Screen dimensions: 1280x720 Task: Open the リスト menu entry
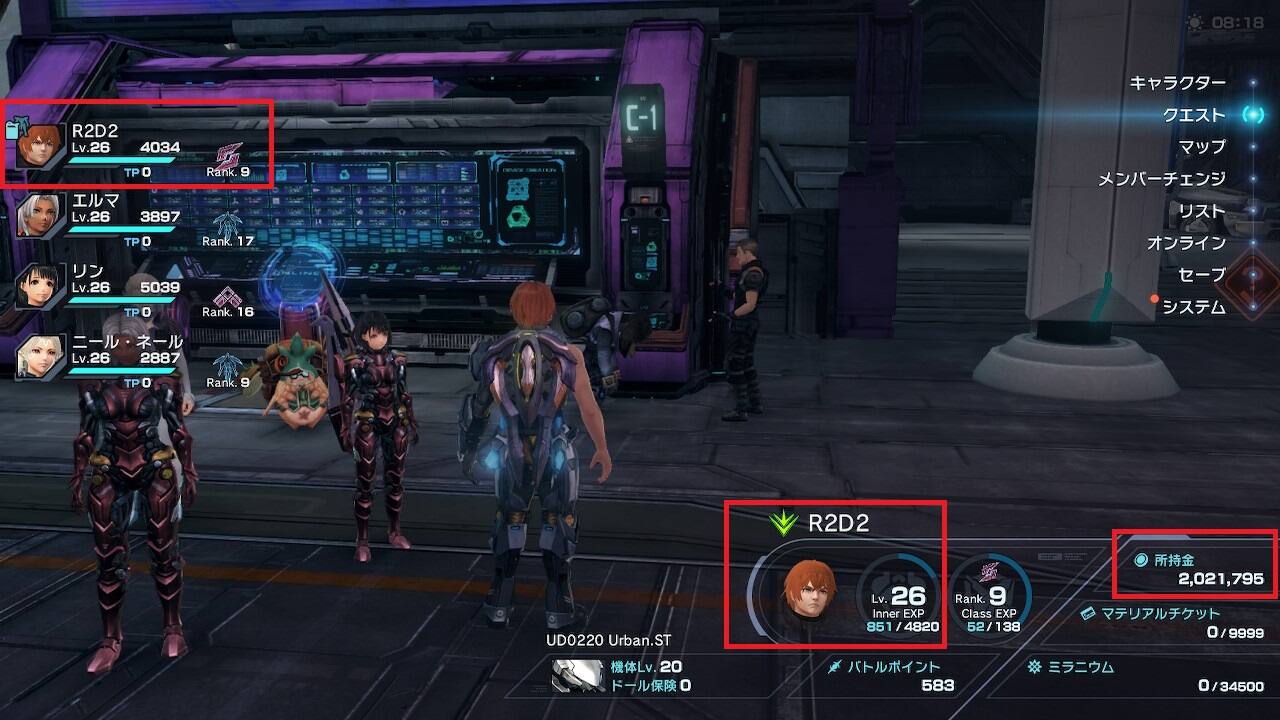pos(1201,211)
